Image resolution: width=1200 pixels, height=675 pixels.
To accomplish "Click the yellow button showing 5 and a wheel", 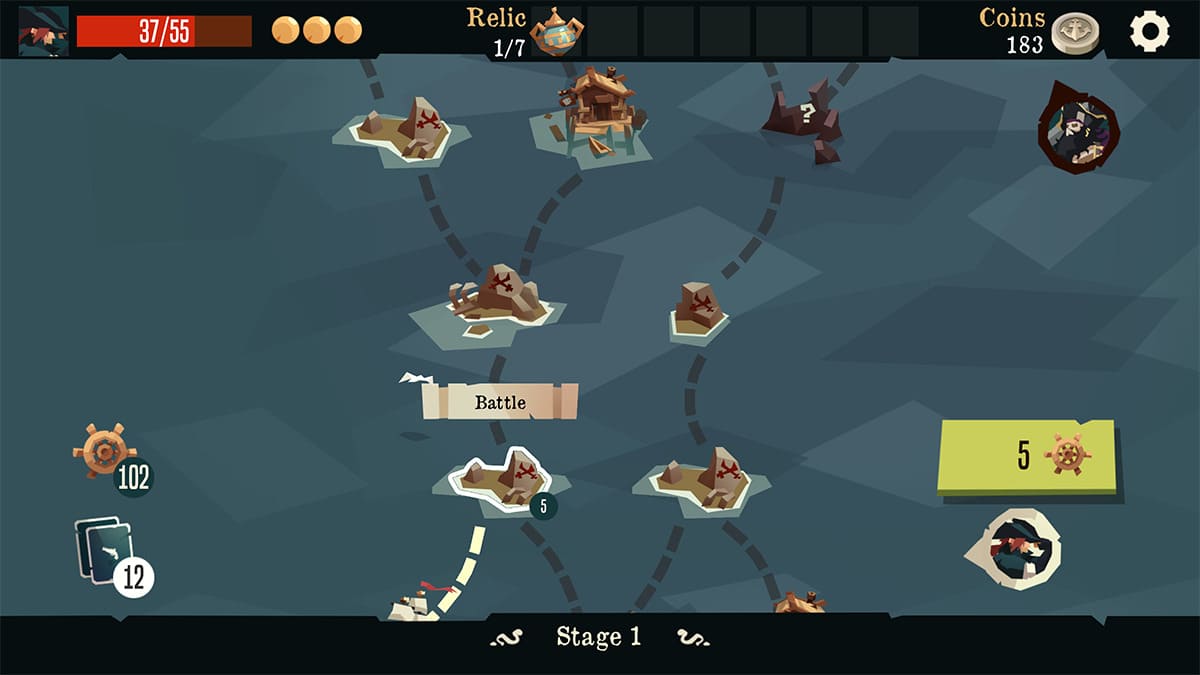I will [1026, 456].
